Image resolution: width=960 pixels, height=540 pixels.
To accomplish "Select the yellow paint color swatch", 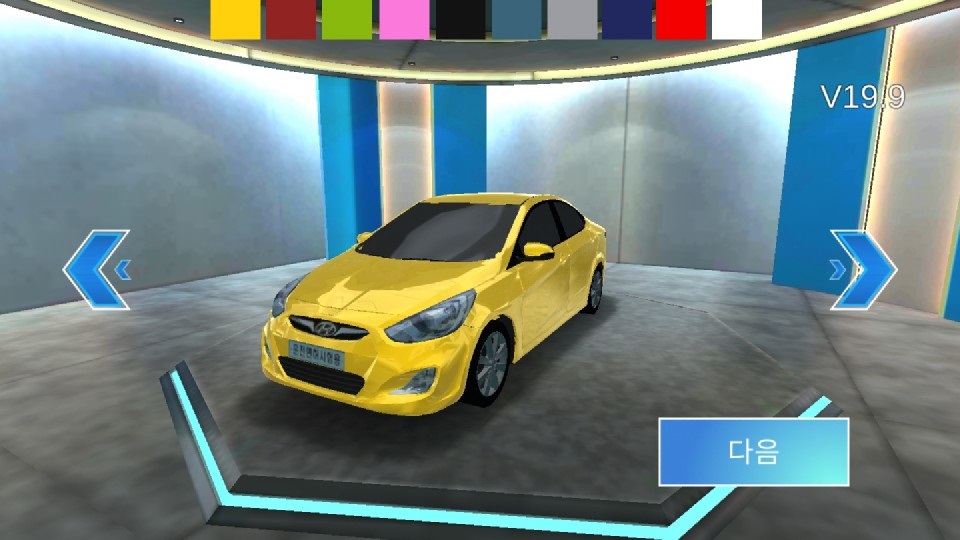I will coord(235,19).
